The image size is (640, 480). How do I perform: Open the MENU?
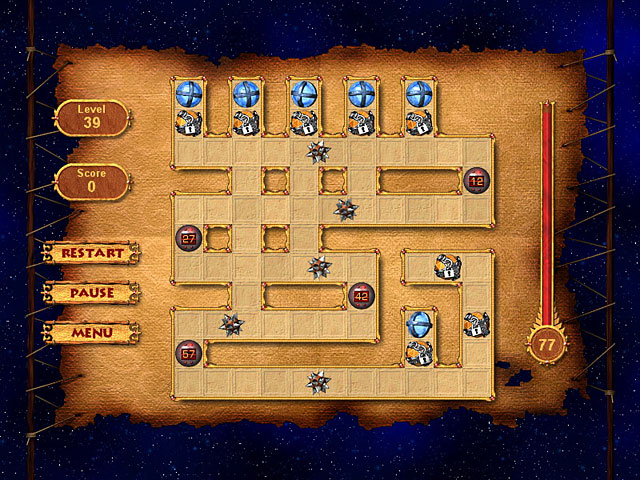(x=92, y=332)
